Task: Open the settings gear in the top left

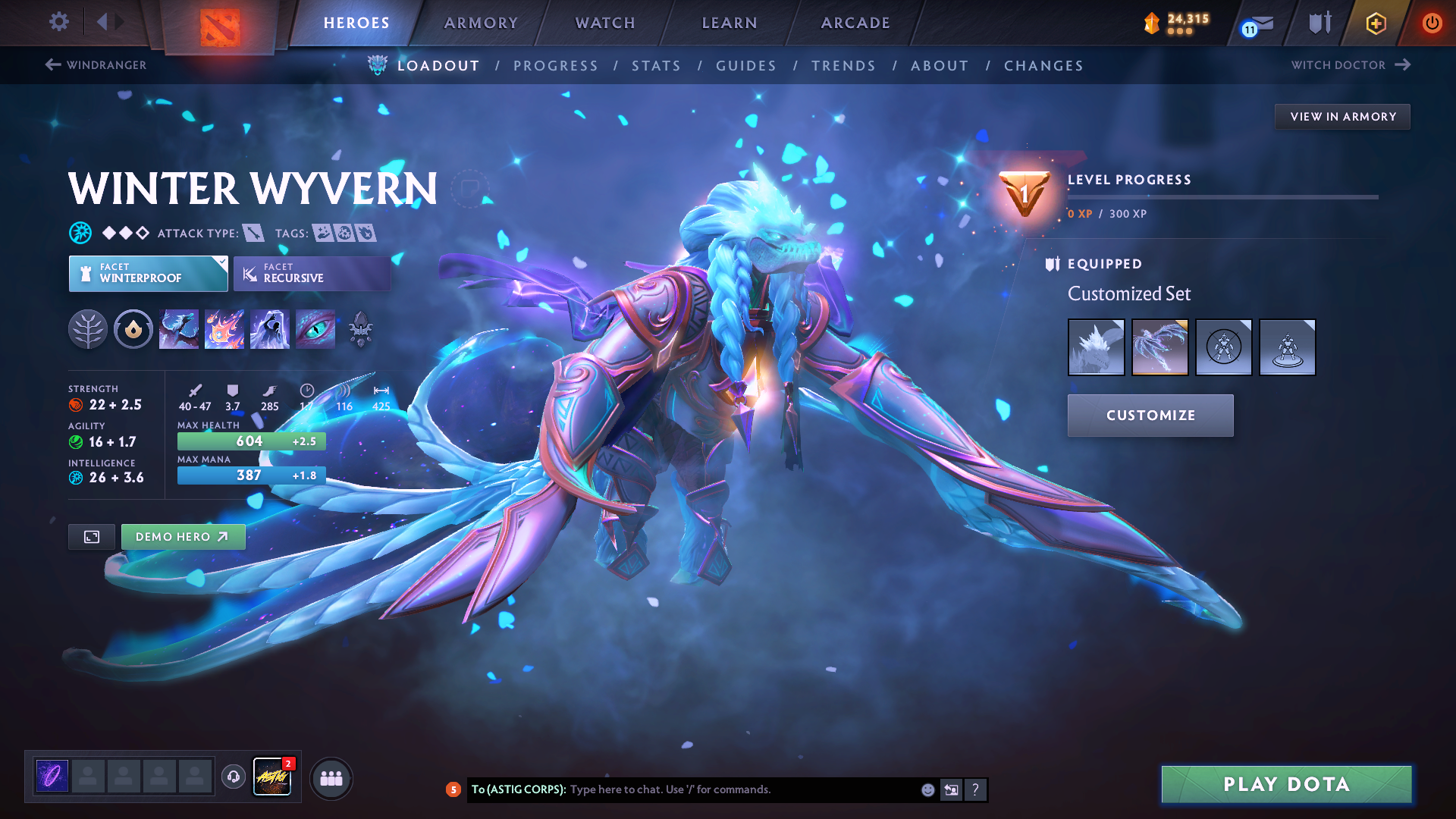Action: pos(58,23)
